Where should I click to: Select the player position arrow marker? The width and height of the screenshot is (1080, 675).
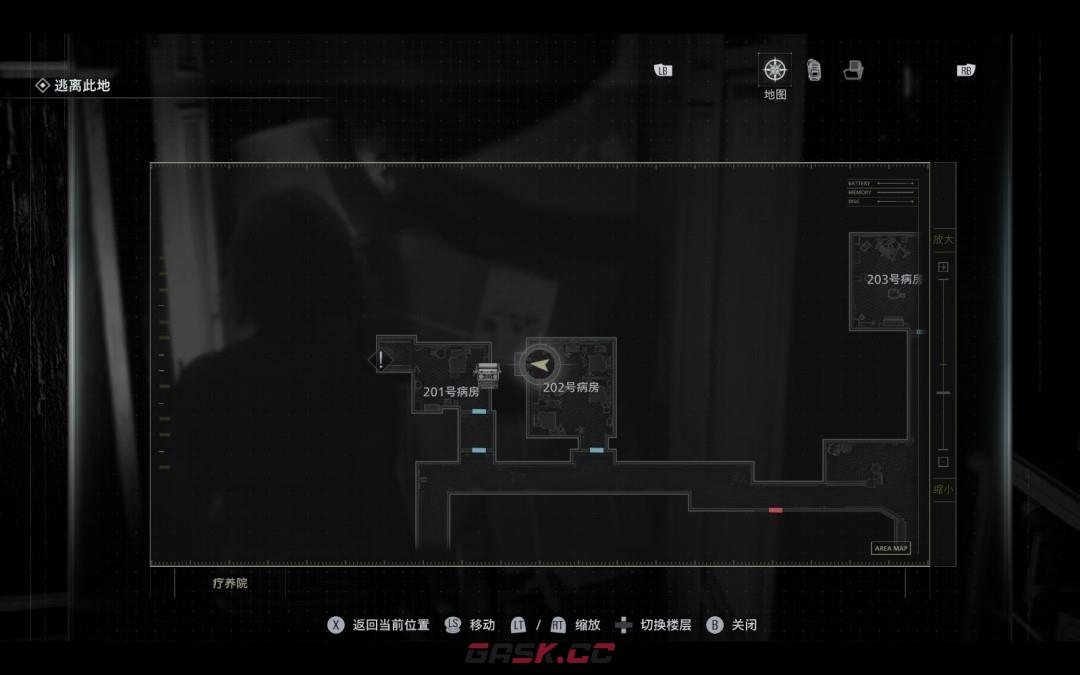pyautogui.click(x=540, y=365)
